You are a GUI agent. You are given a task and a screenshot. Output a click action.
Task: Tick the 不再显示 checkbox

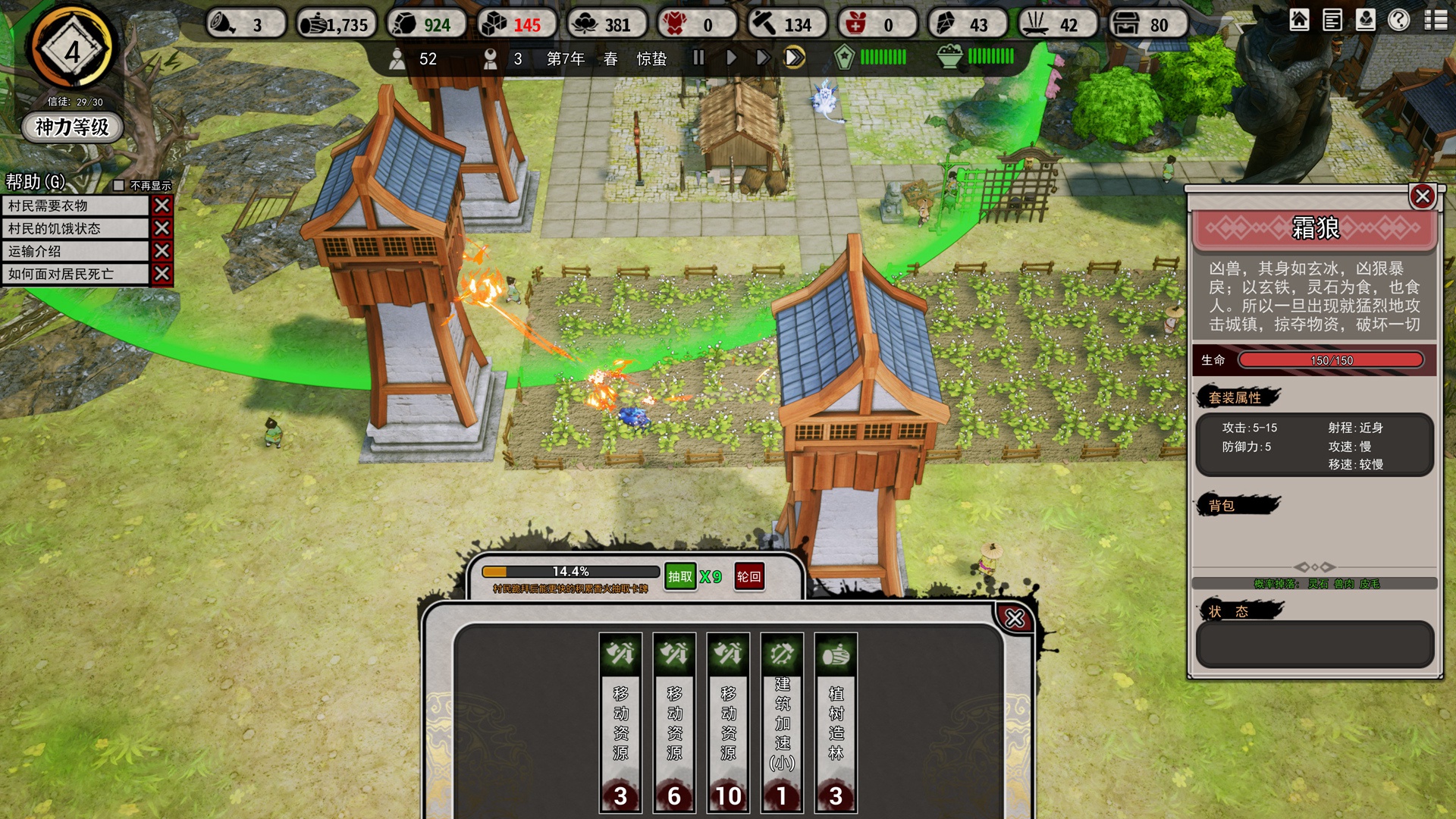pos(118,185)
